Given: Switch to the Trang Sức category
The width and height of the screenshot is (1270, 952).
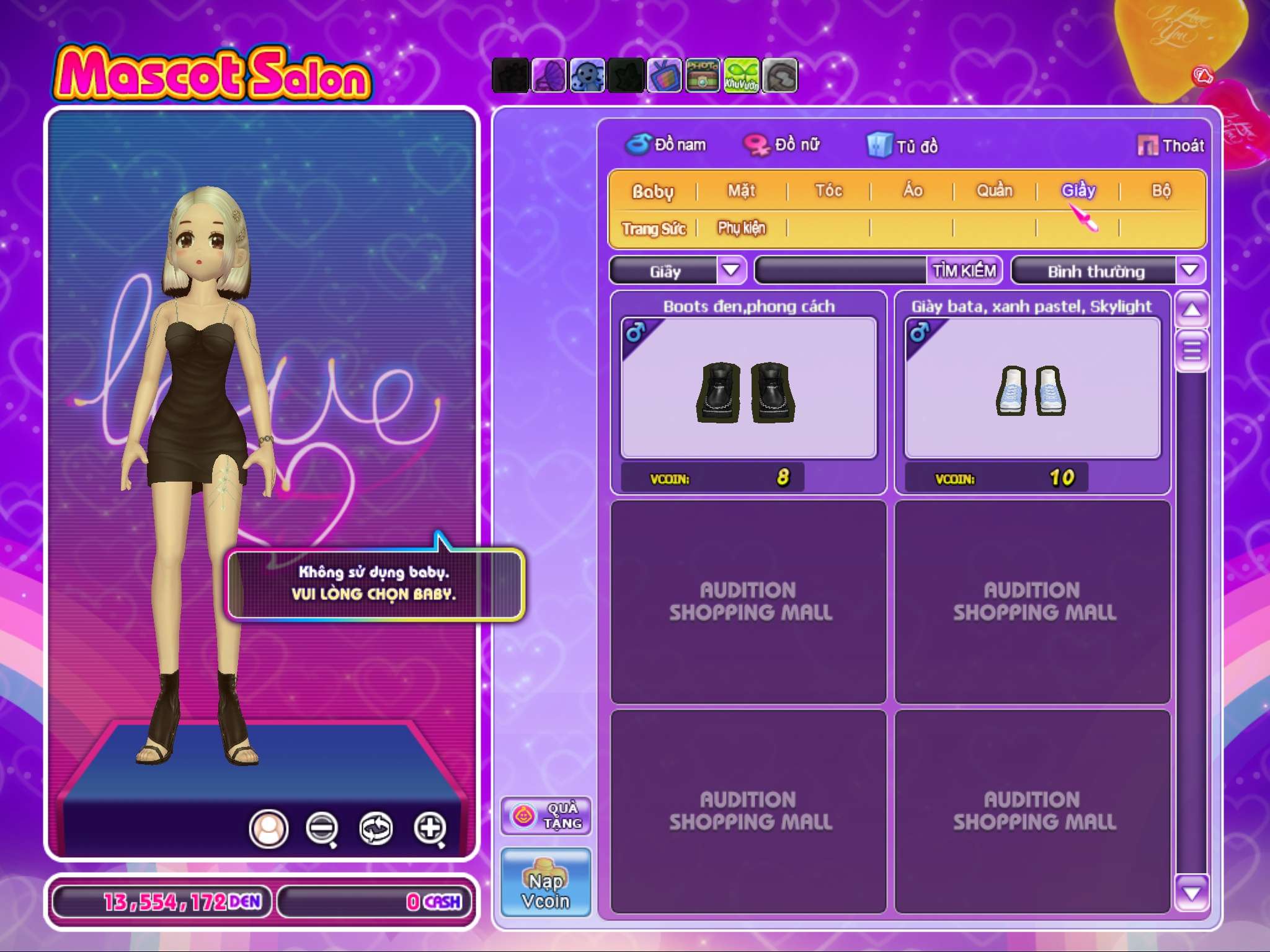Looking at the screenshot, I should coord(654,229).
